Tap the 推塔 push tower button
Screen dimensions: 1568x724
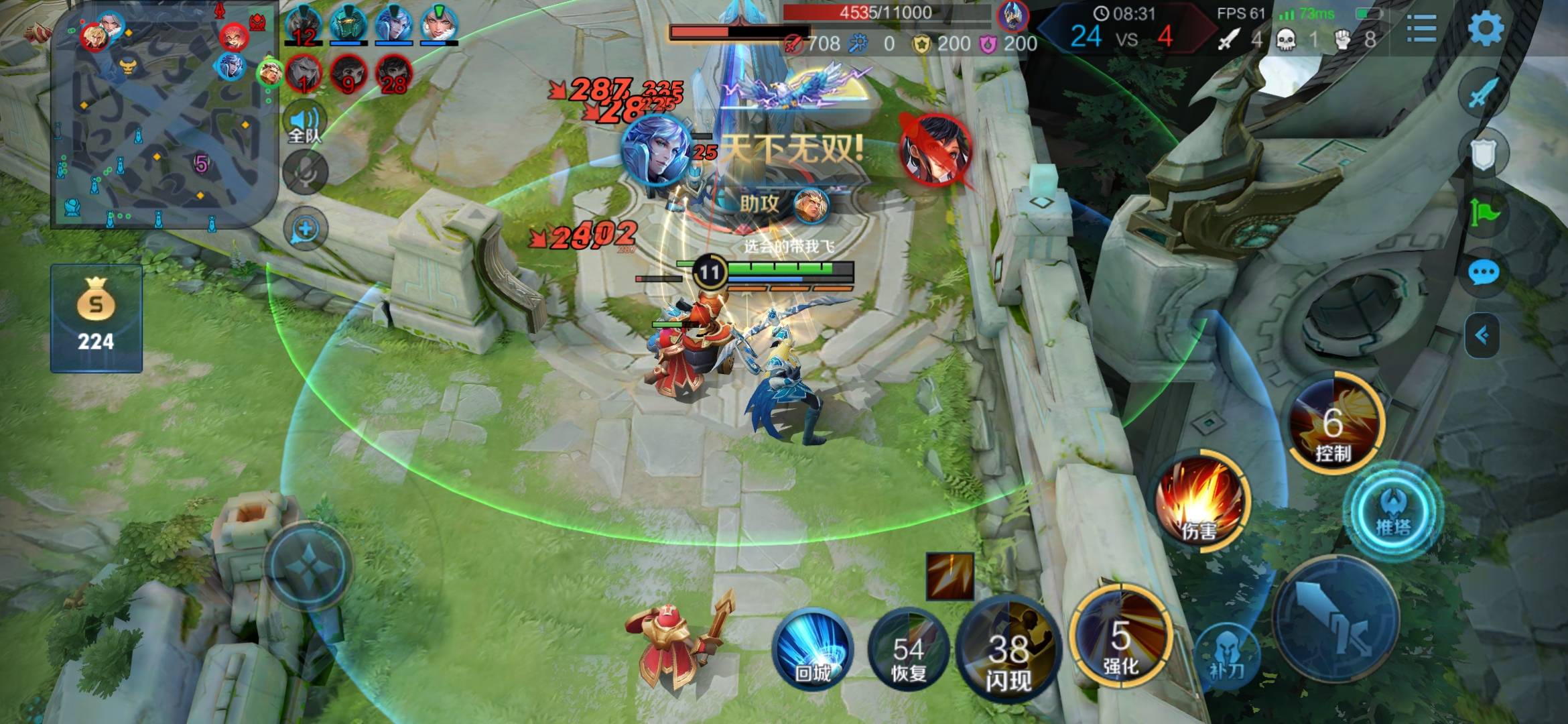[1394, 511]
